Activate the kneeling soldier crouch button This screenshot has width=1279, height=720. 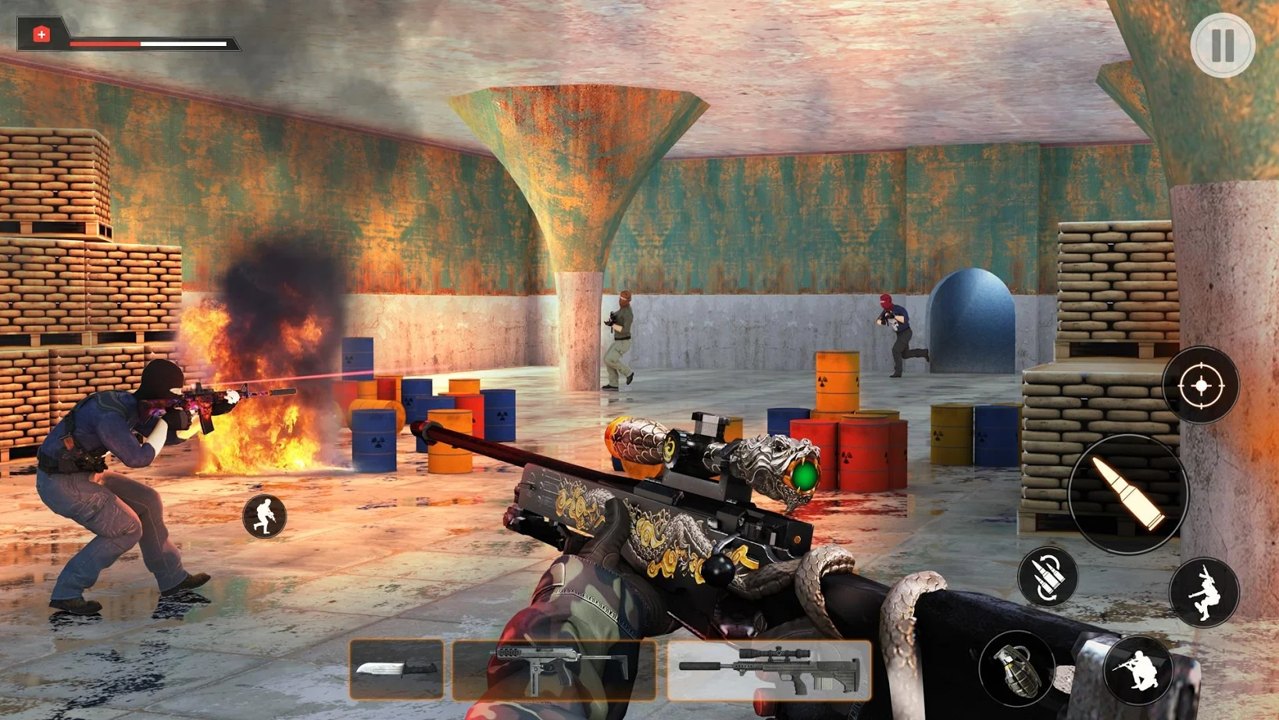1138,670
